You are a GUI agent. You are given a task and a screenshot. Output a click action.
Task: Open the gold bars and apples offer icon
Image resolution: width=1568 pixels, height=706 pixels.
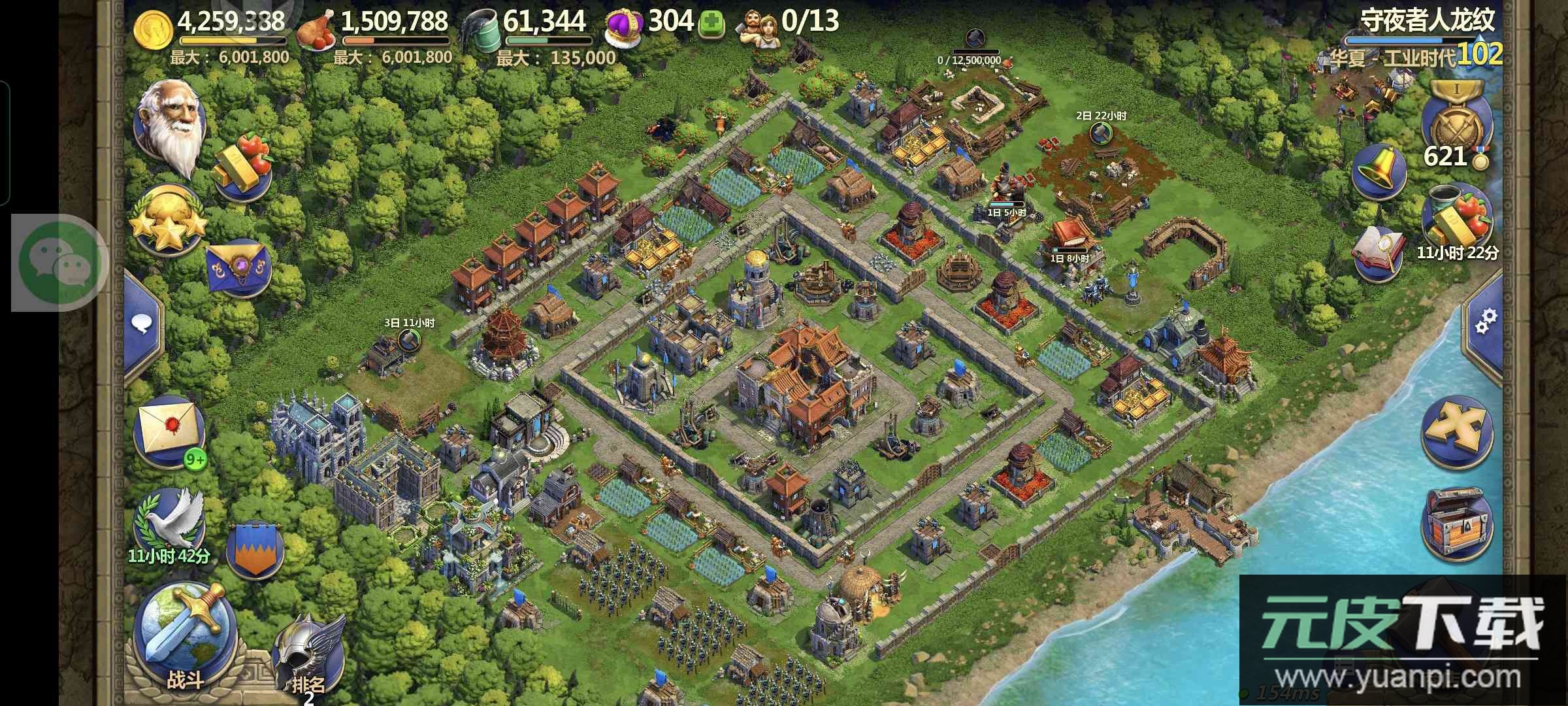[242, 167]
